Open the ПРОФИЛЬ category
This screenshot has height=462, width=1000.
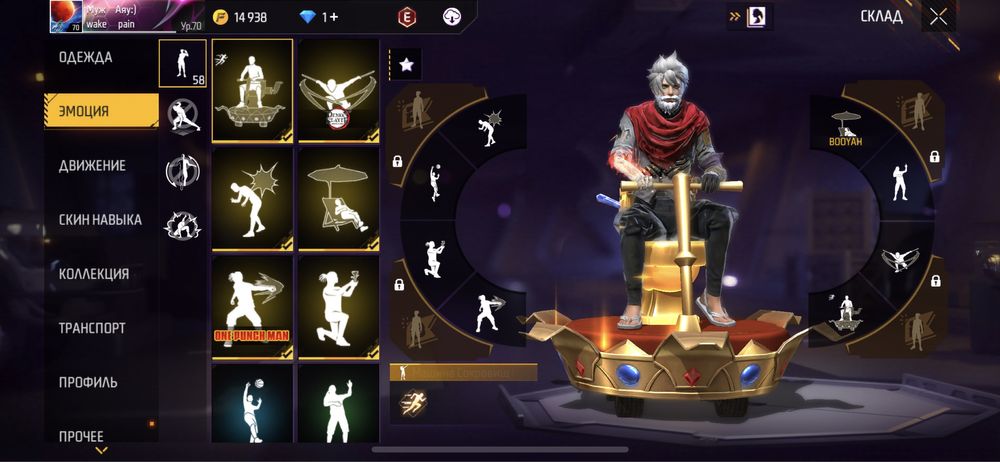click(x=88, y=381)
